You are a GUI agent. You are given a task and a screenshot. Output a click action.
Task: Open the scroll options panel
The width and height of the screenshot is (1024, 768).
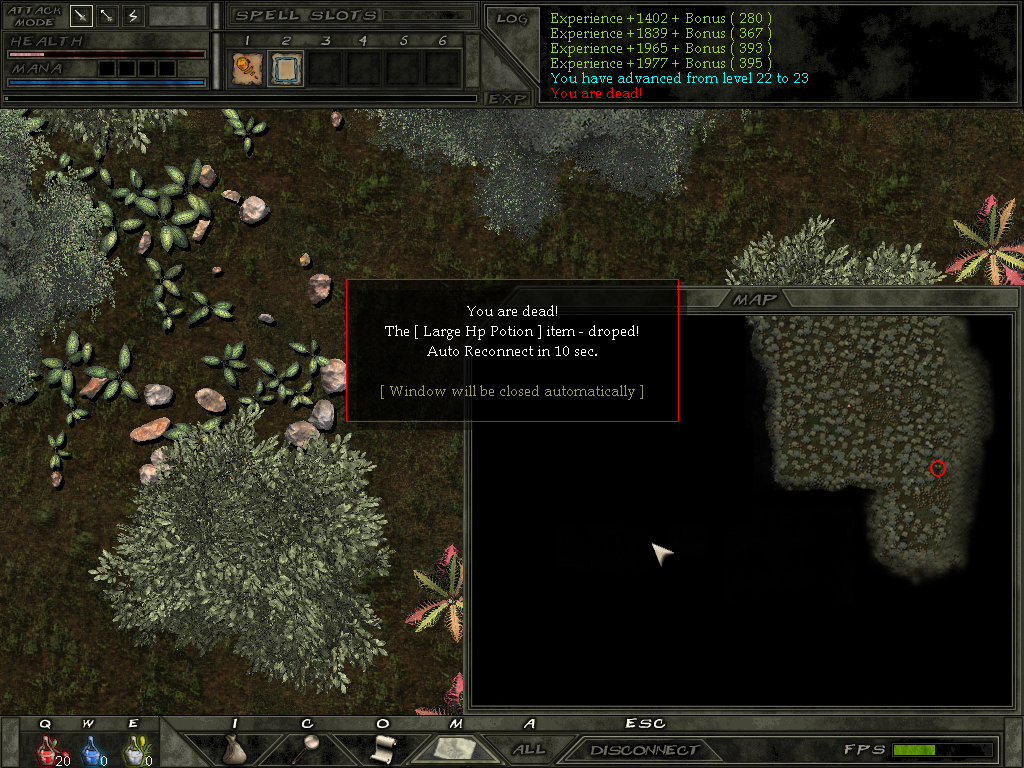click(x=382, y=748)
